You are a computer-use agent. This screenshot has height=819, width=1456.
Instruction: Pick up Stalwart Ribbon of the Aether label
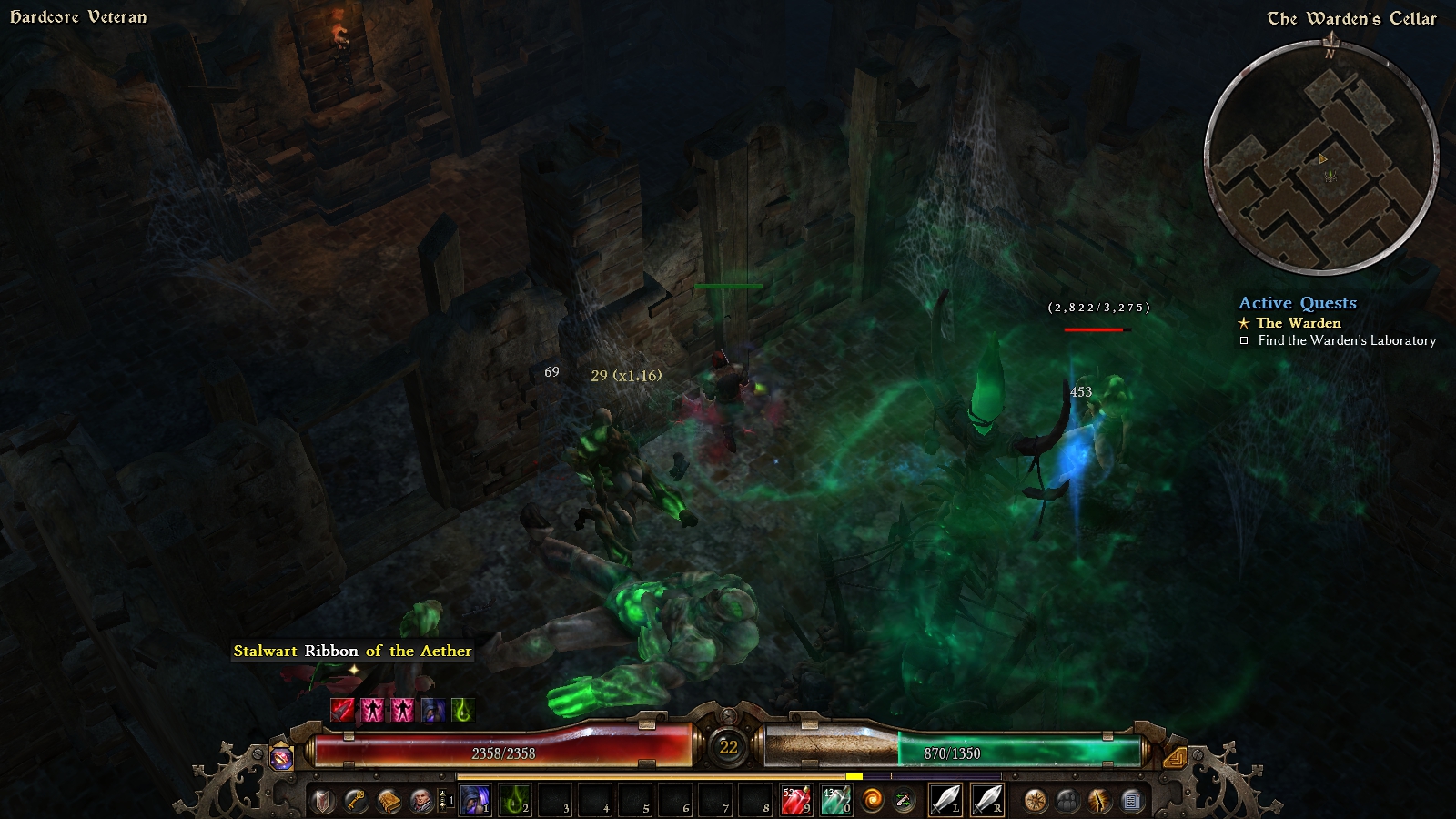coord(352,651)
